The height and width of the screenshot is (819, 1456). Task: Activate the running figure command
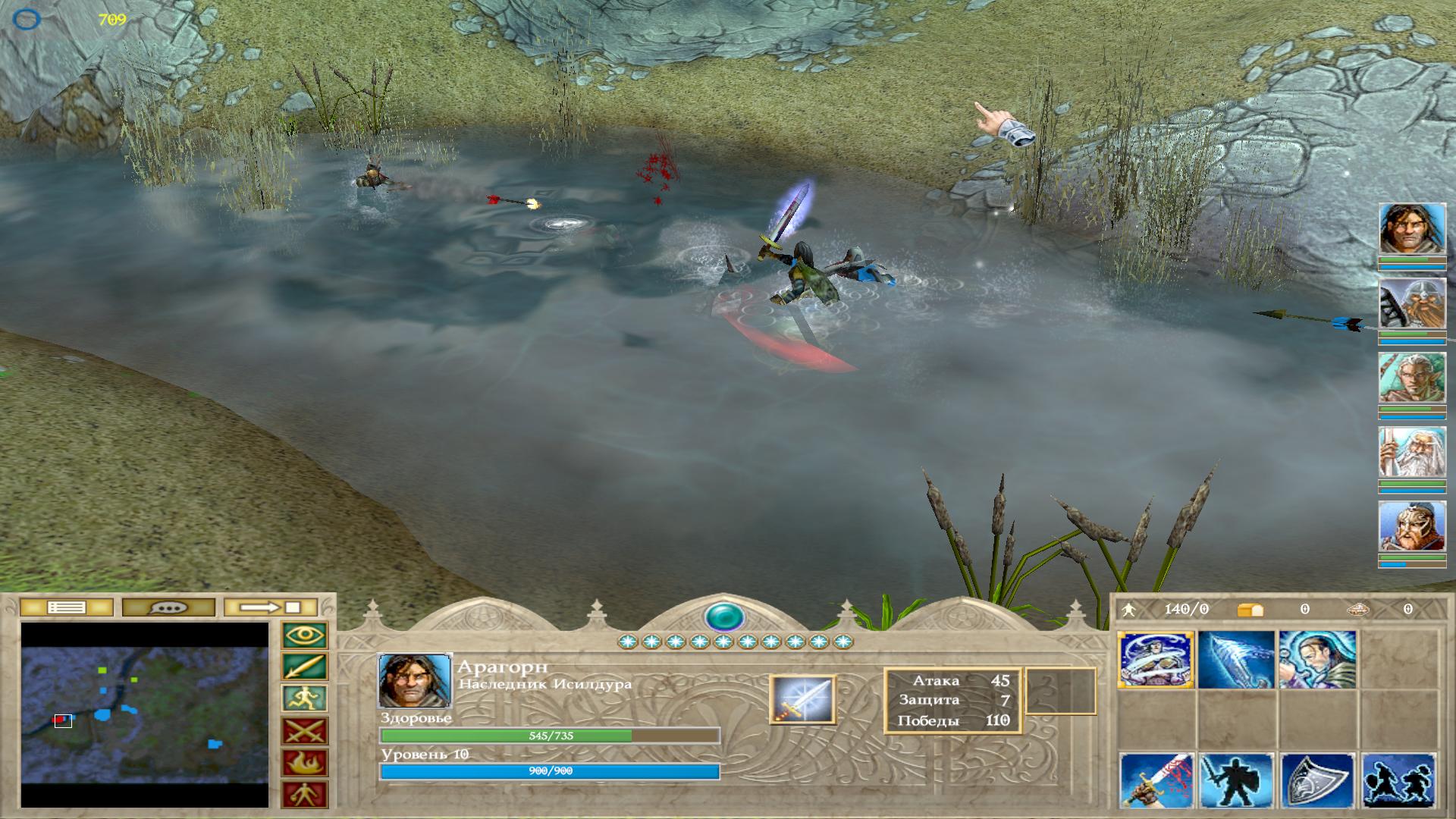(x=305, y=699)
